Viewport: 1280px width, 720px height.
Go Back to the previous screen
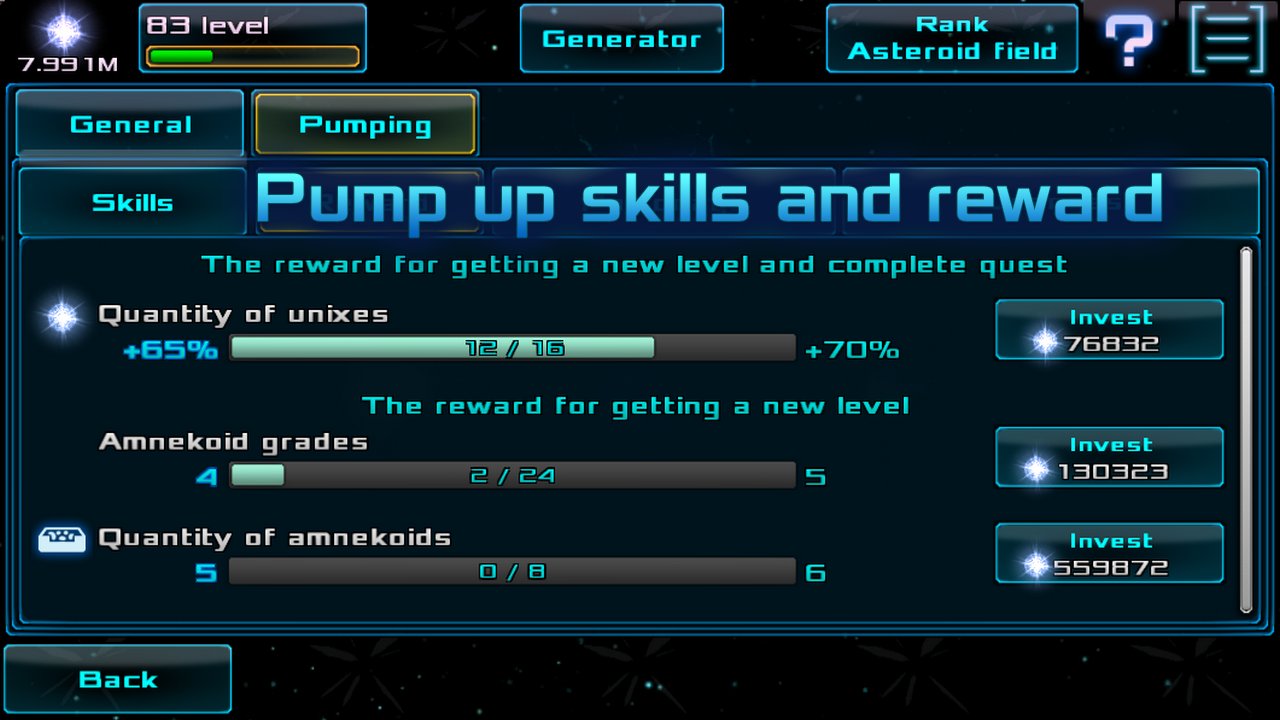(118, 679)
